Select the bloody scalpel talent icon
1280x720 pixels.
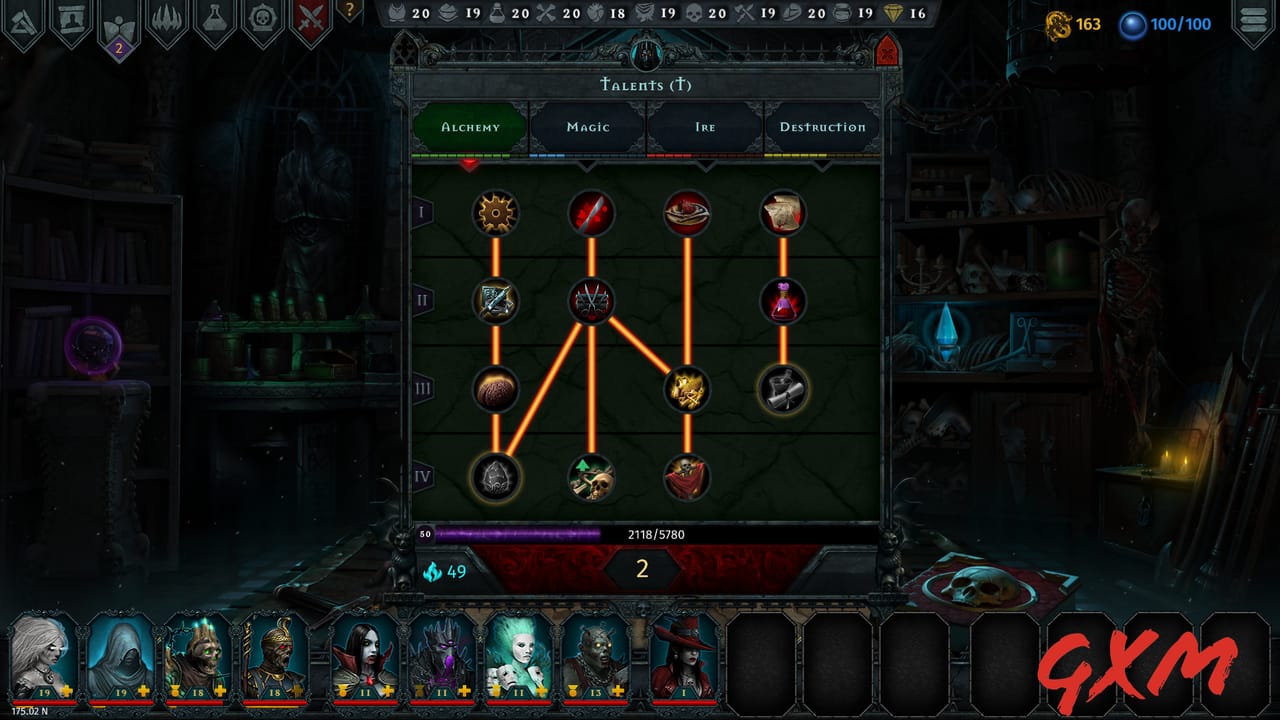point(590,212)
